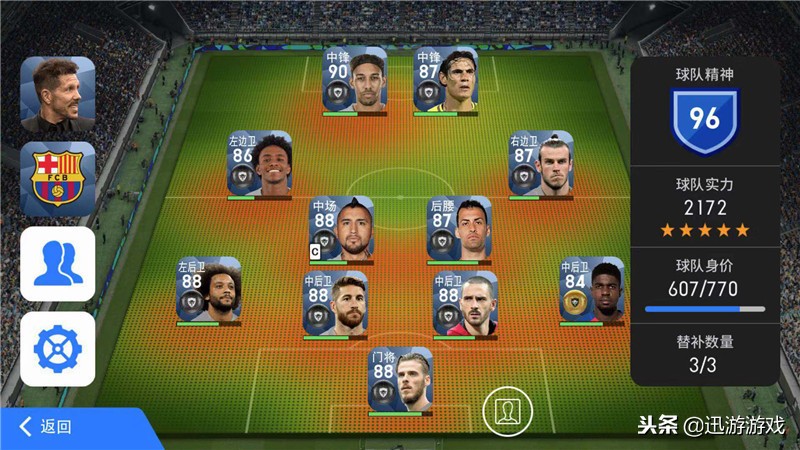Select the defender card rated 84

(591, 291)
